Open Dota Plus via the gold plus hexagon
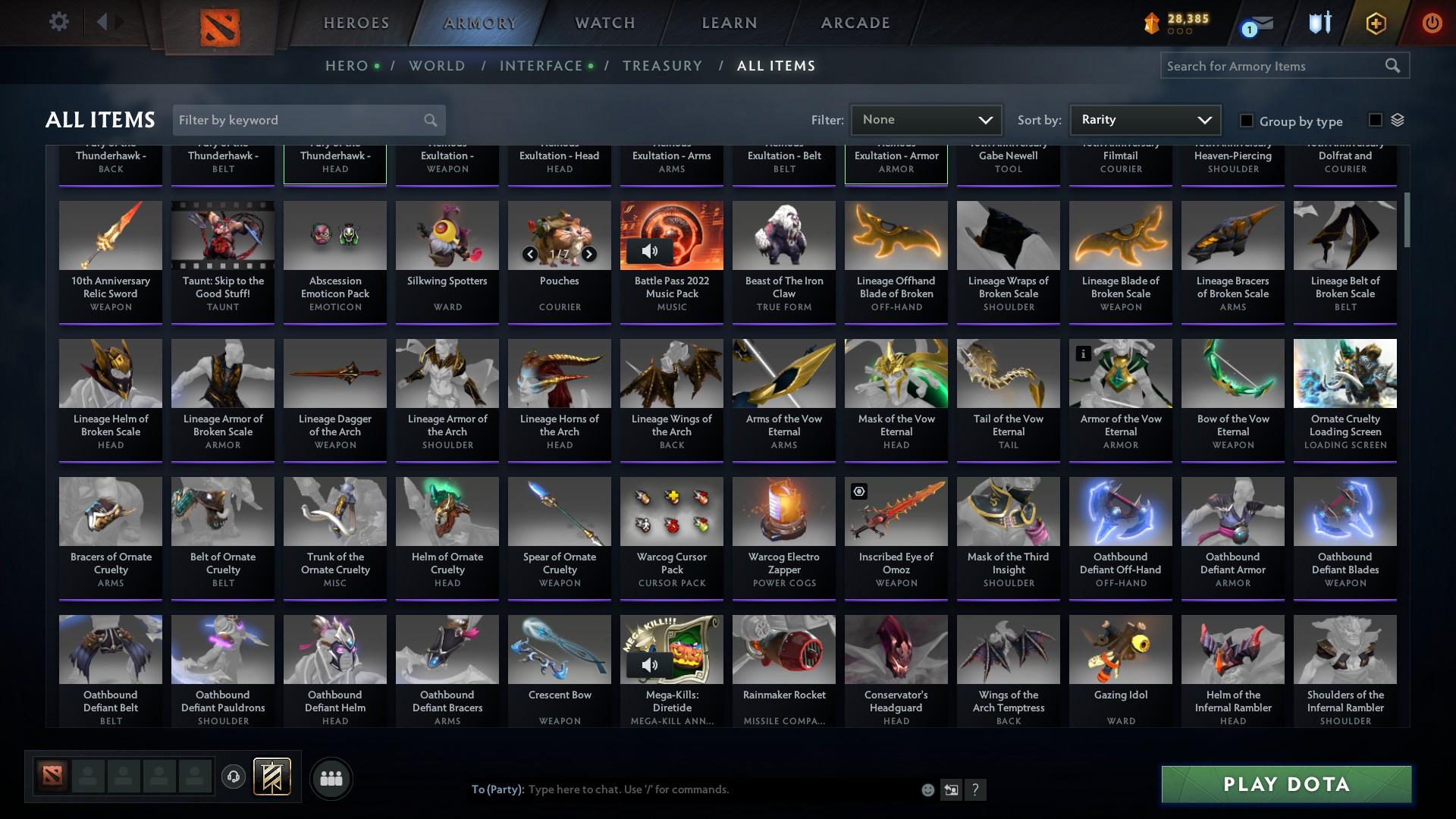This screenshot has width=1456, height=819. point(1376,23)
